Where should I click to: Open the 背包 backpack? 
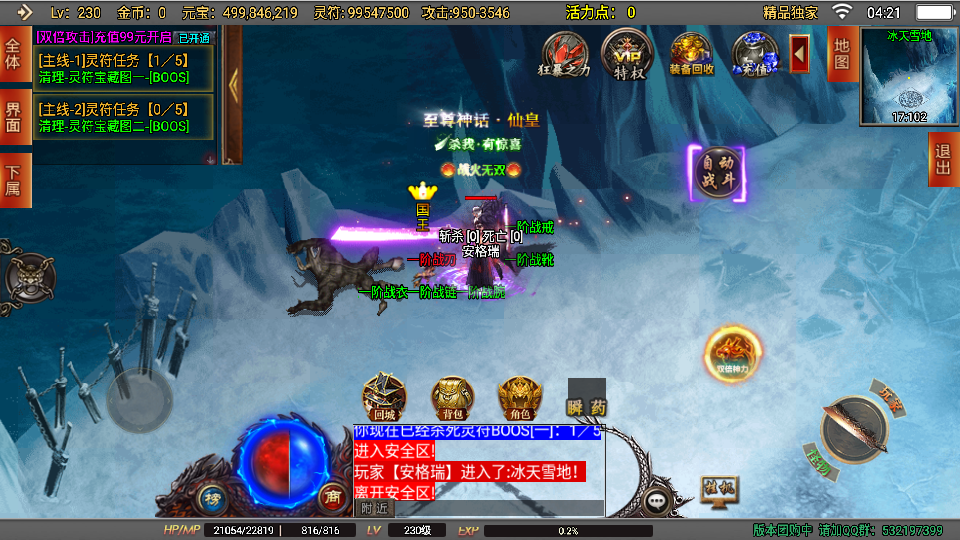coord(452,398)
